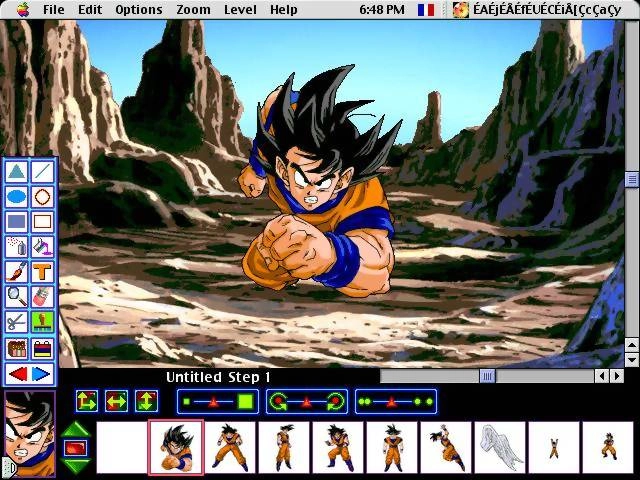The image size is (640, 480).
Task: Select the magnifying glass tool
Action: pos(16,296)
